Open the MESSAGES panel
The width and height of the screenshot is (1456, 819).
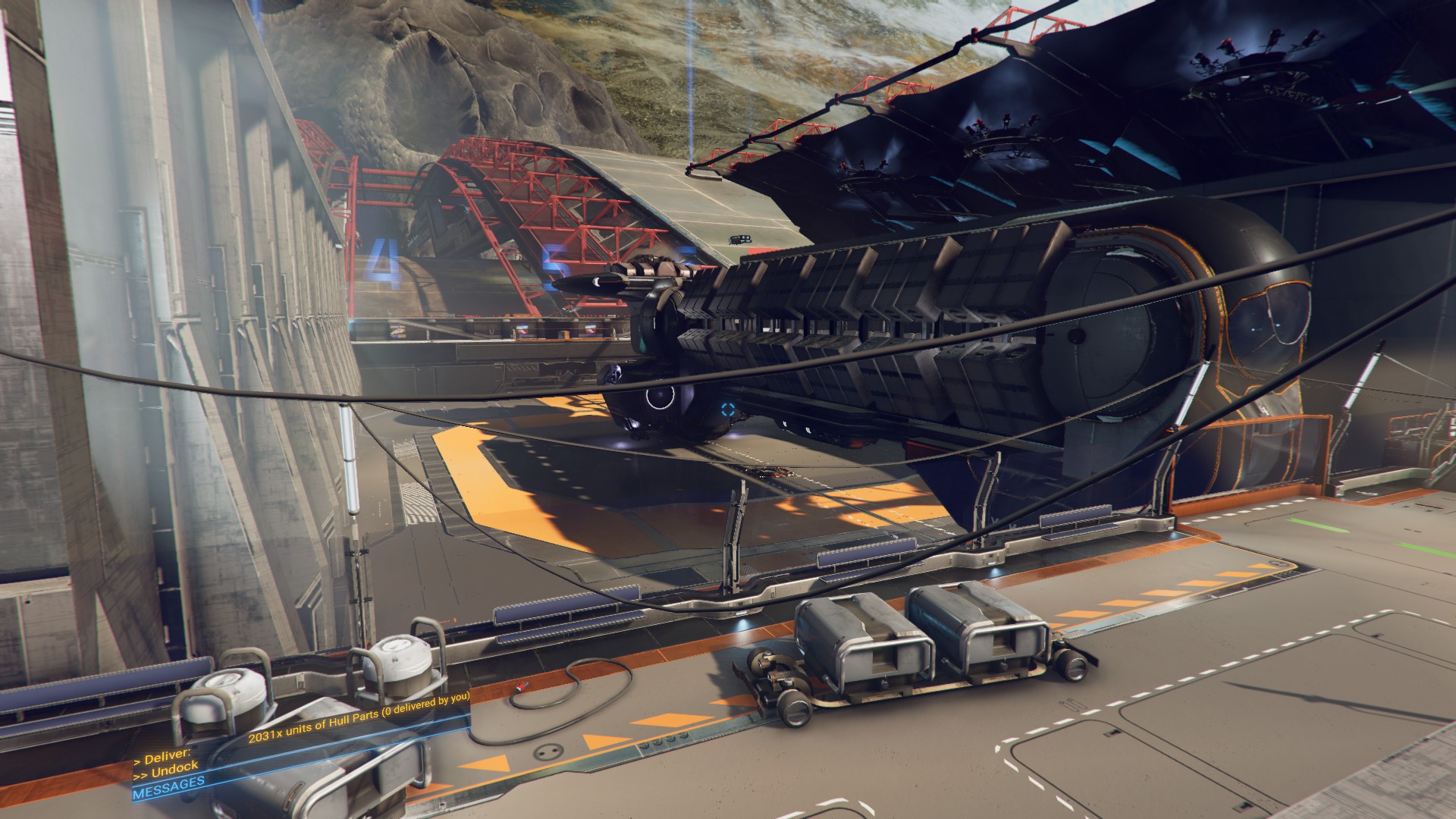point(168,789)
